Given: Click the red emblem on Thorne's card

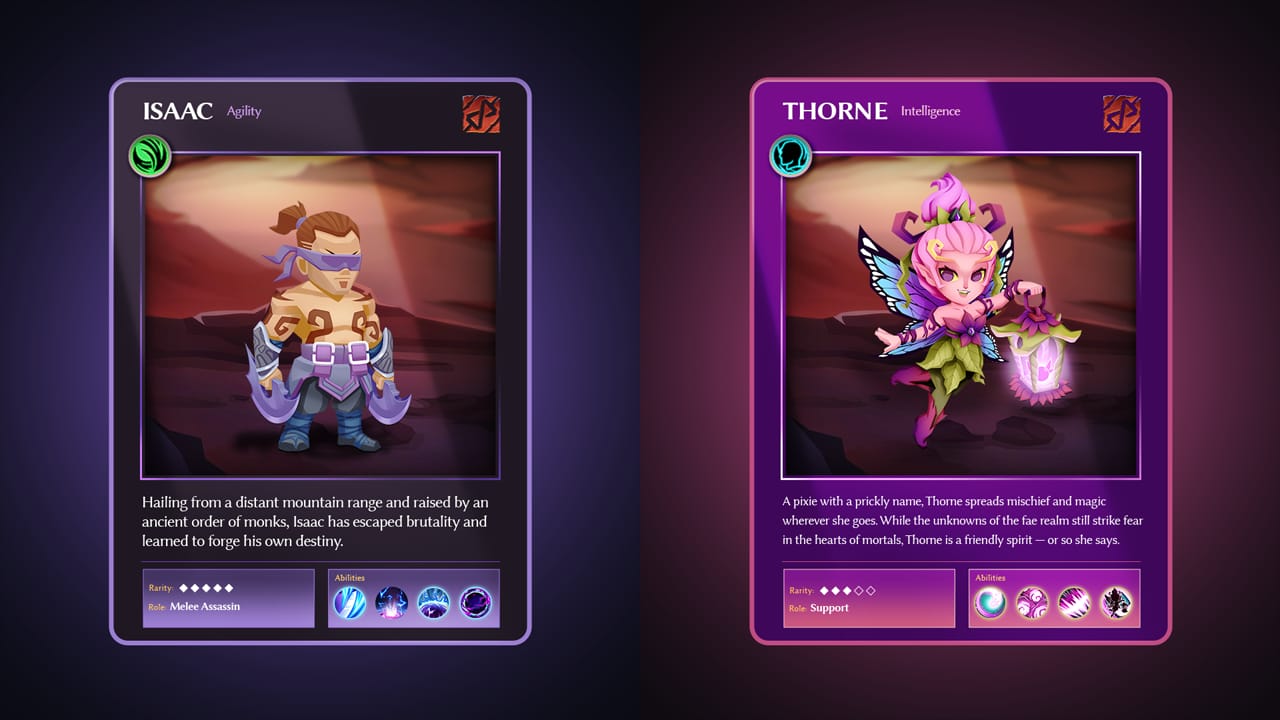Looking at the screenshot, I should click(x=1121, y=114).
